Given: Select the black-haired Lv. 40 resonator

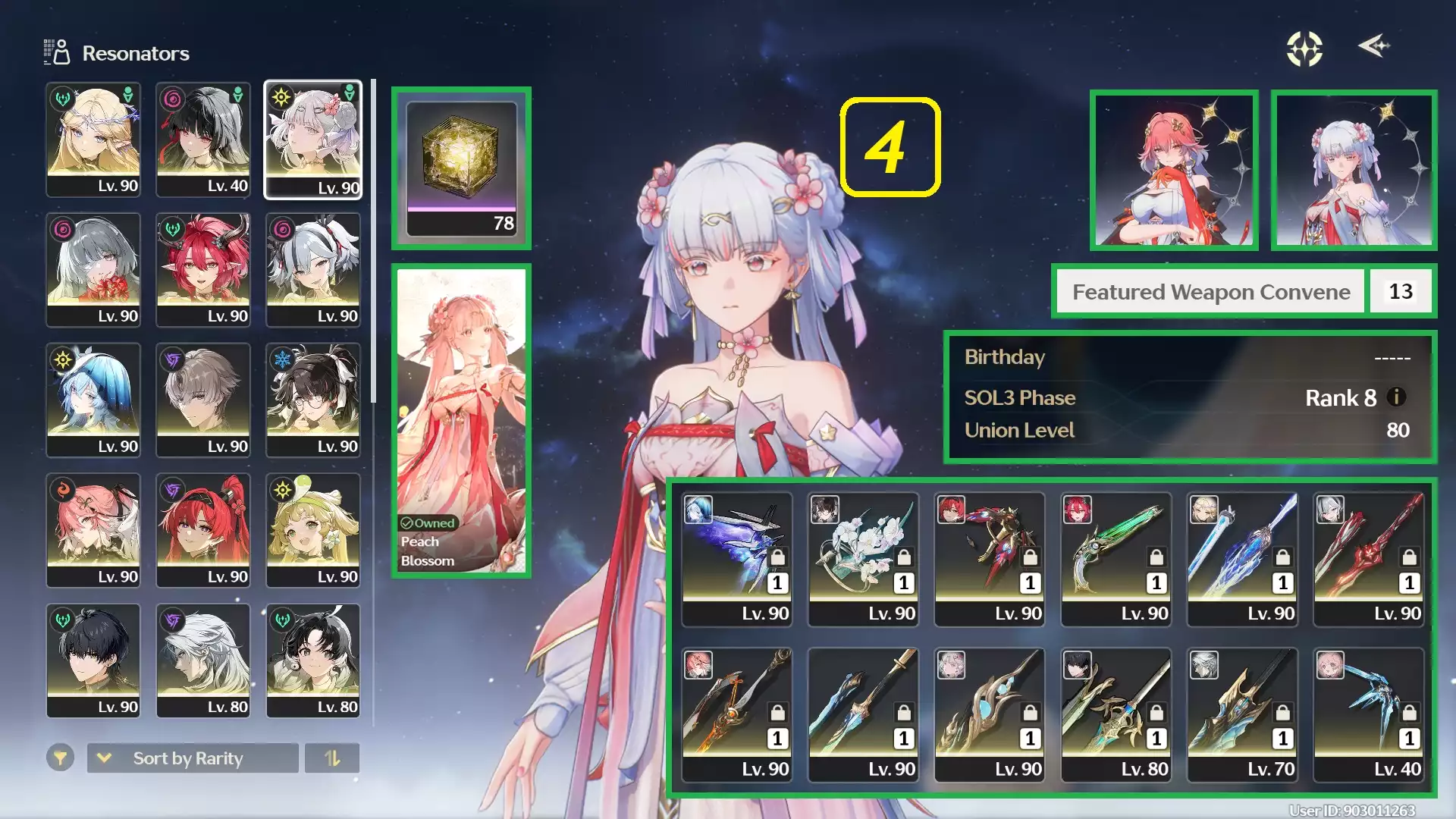Looking at the screenshot, I should coord(203,140).
